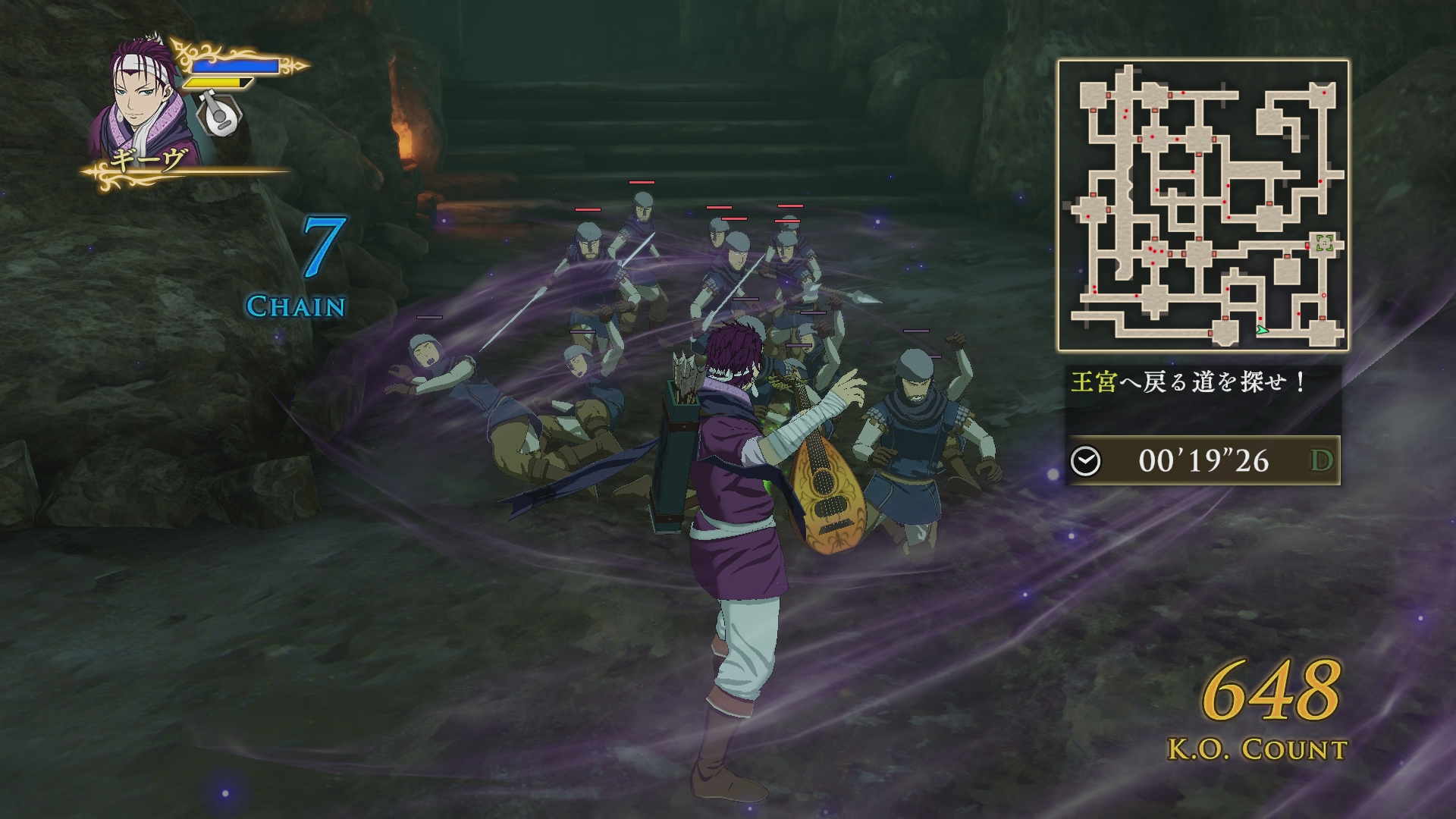Image resolution: width=1456 pixels, height=819 pixels.
Task: Select the green player arrow on minimap
Action: [1261, 329]
